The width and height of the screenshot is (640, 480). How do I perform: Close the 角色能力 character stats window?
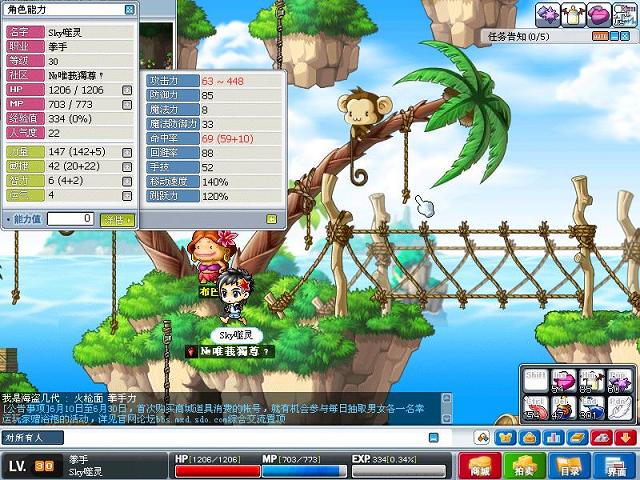pyautogui.click(x=130, y=9)
